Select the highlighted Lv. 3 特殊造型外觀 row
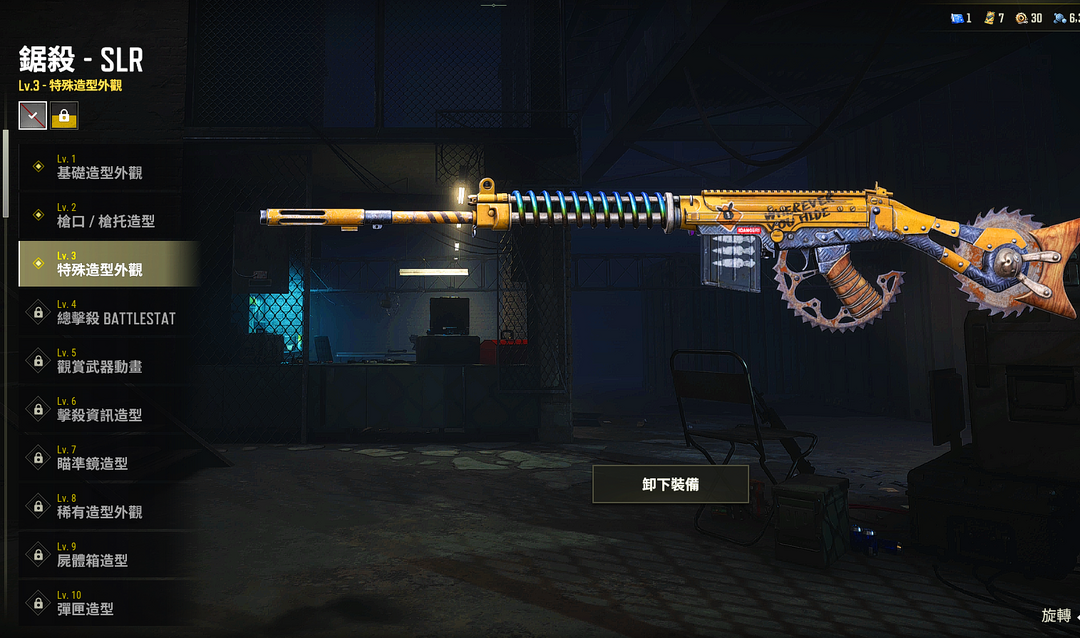Viewport: 1080px width, 638px height. pos(108,264)
